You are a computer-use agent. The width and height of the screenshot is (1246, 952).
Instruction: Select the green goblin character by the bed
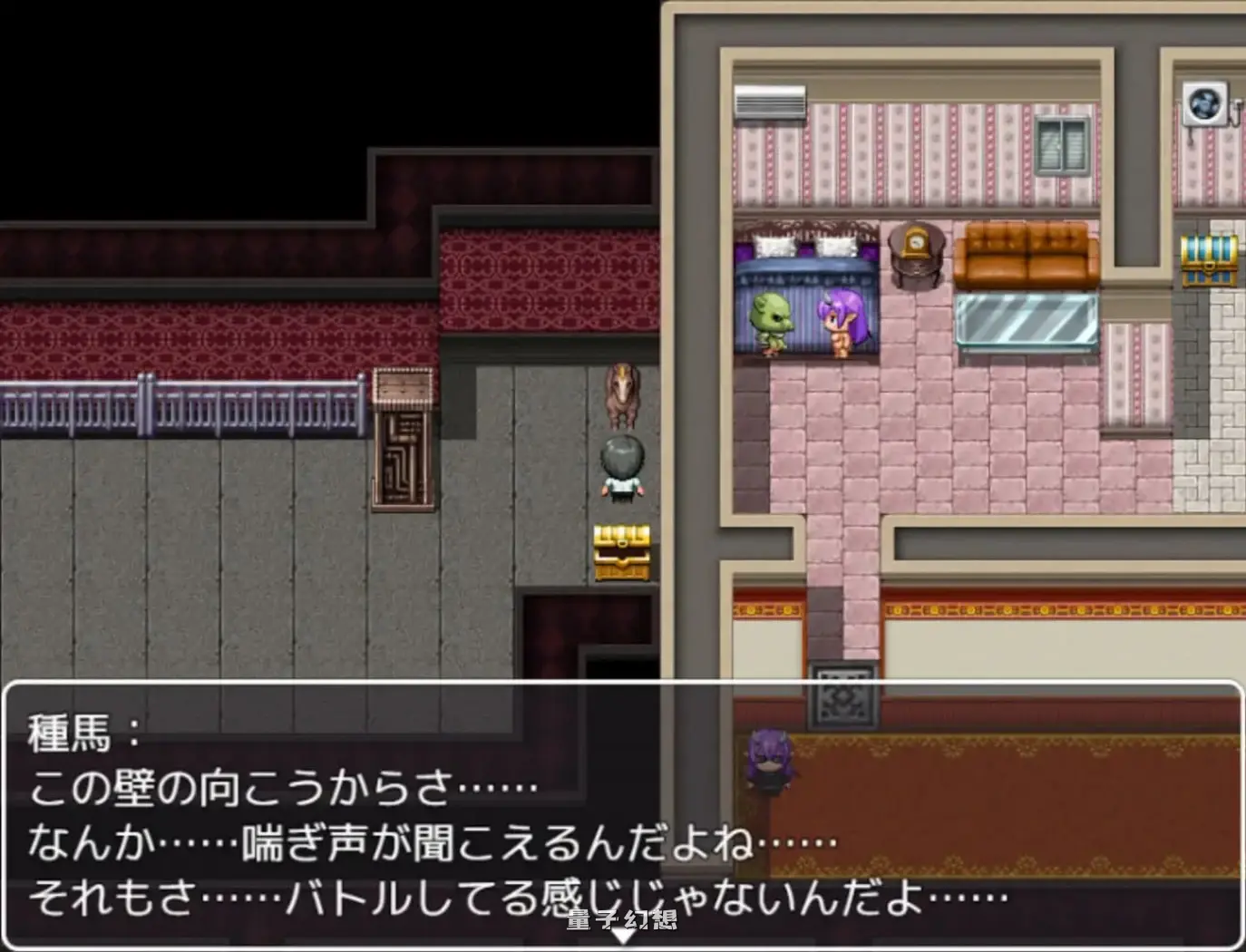click(x=770, y=322)
